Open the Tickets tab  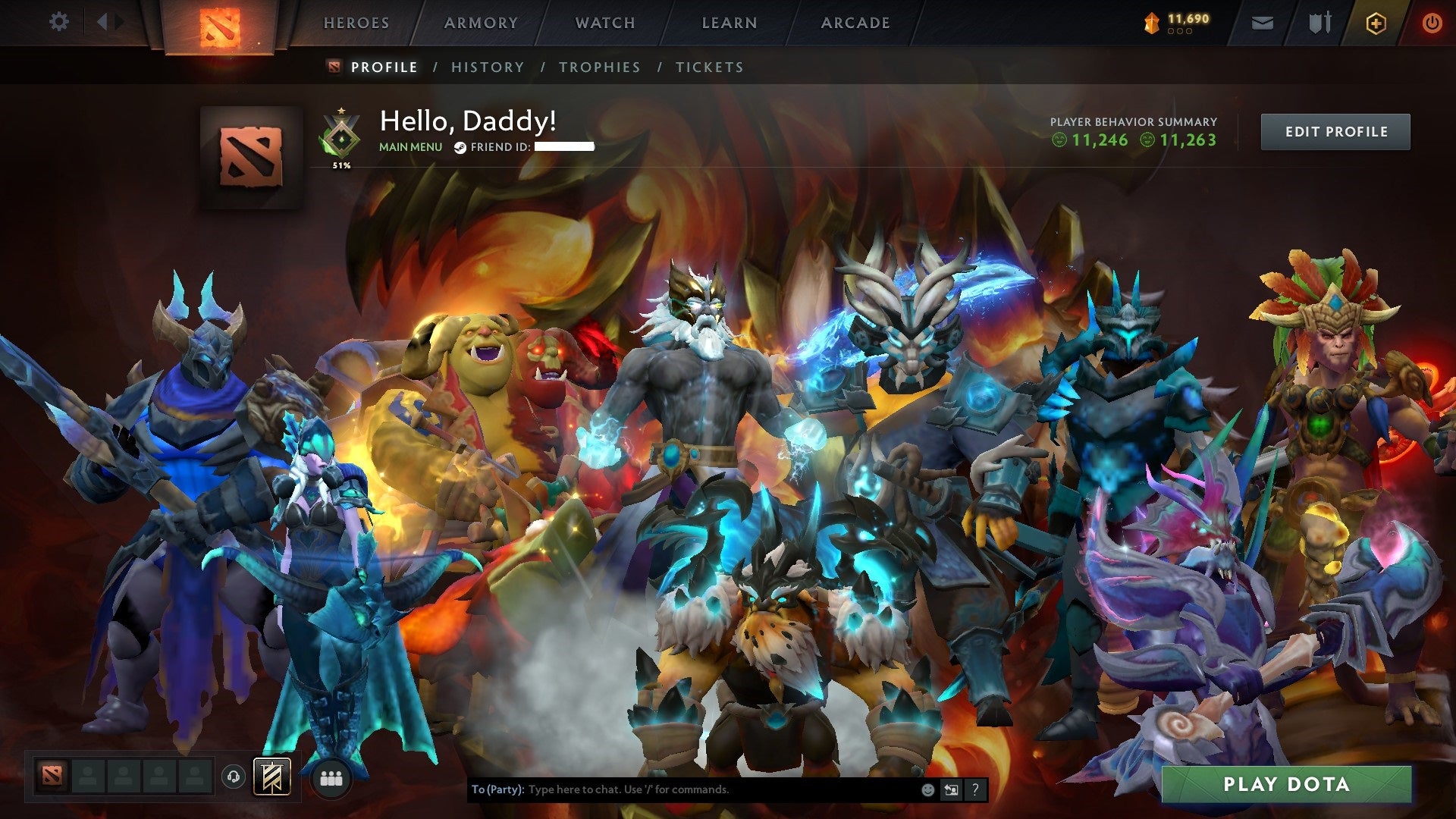(x=710, y=67)
